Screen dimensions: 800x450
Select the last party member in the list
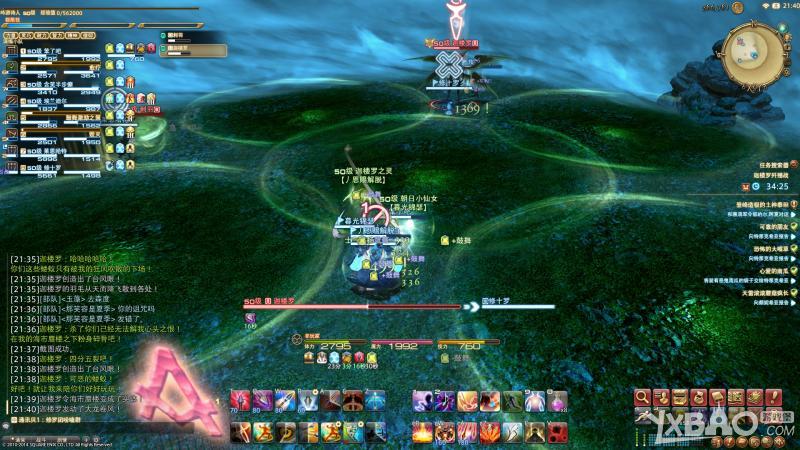62,165
